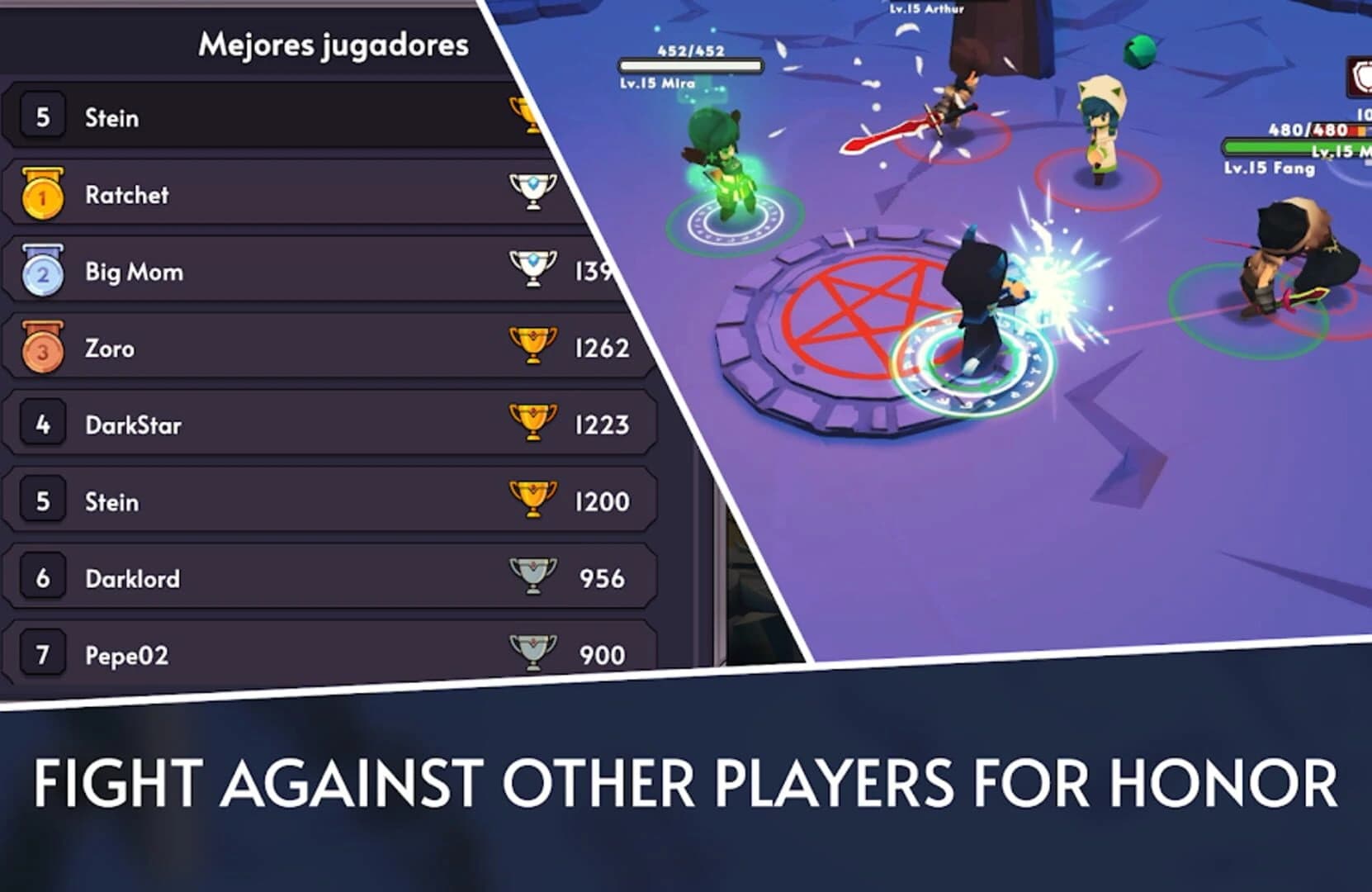Select the diamond trophy icon on Ratchet's row
This screenshot has height=892, width=1372.
pos(532,188)
